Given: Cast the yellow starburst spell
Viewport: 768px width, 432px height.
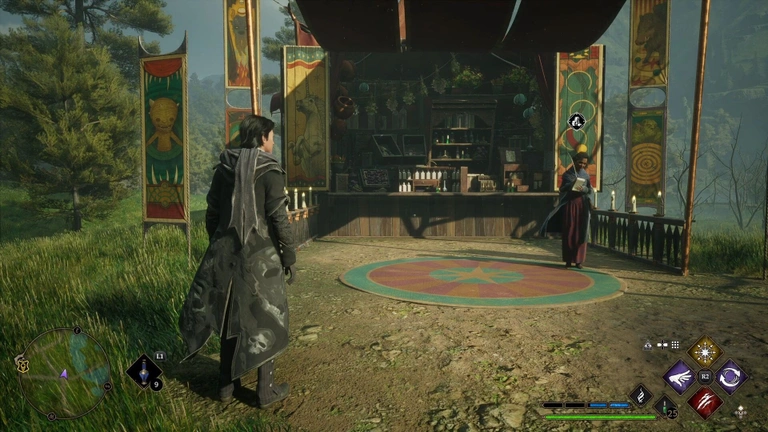Looking at the screenshot, I should (705, 352).
